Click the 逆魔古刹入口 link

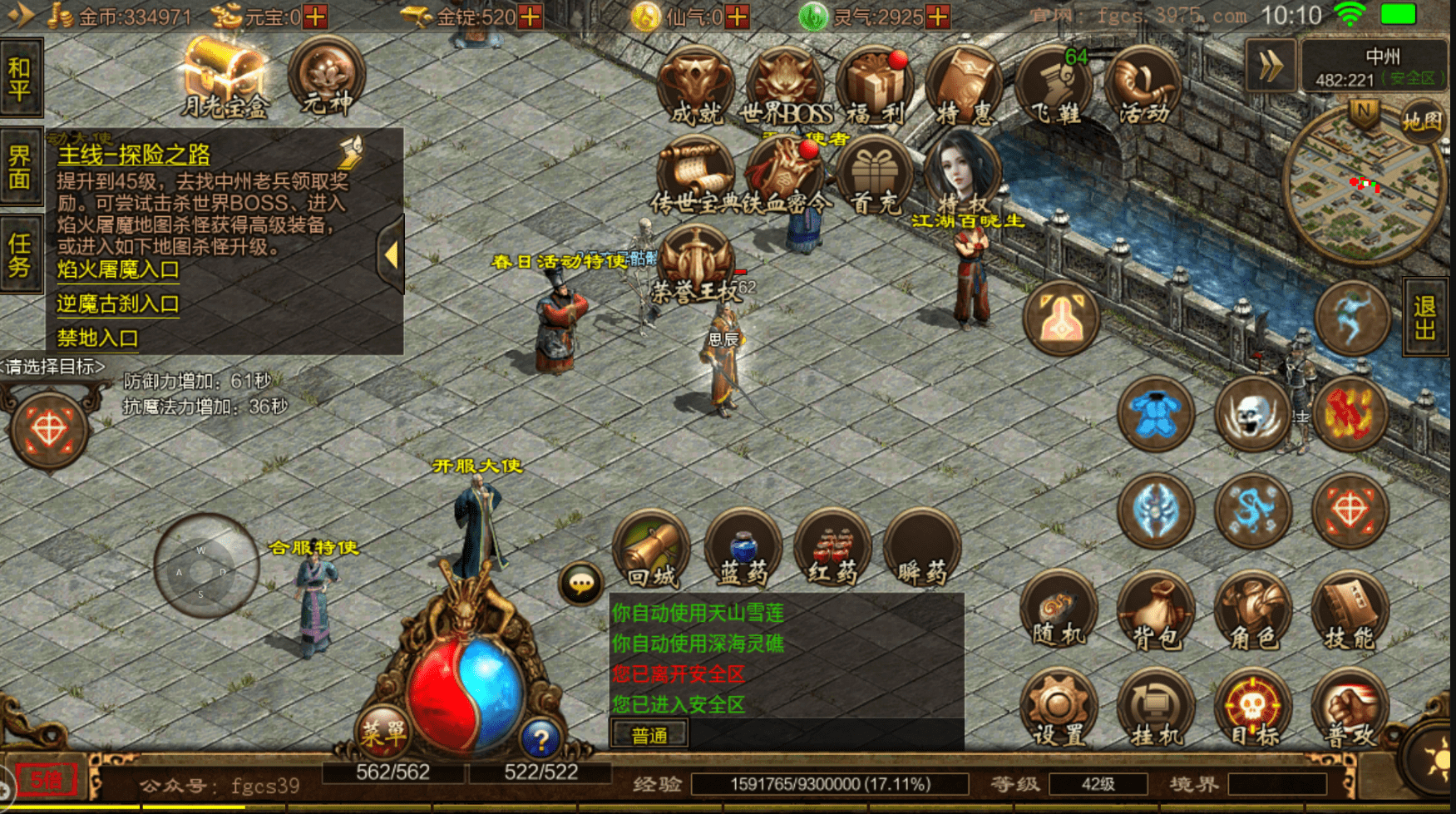coord(118,304)
